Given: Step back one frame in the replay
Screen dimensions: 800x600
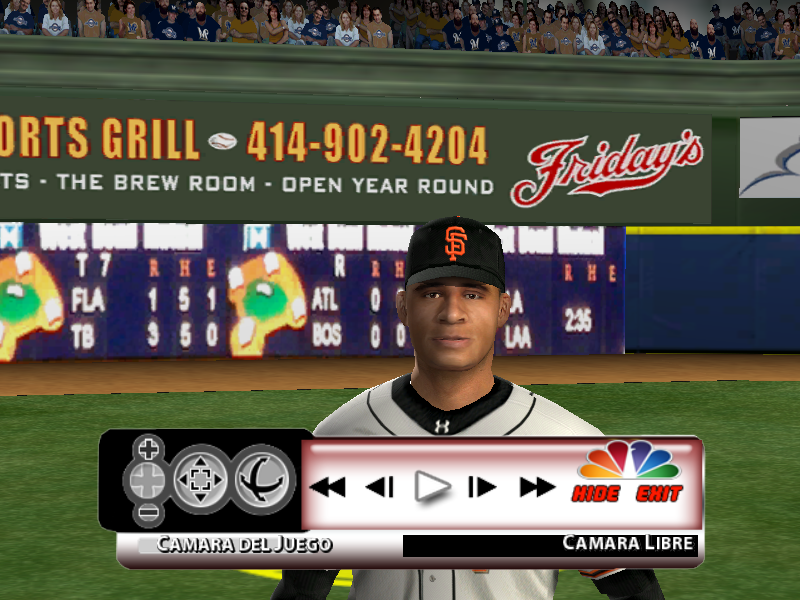Looking at the screenshot, I should coord(379,487).
